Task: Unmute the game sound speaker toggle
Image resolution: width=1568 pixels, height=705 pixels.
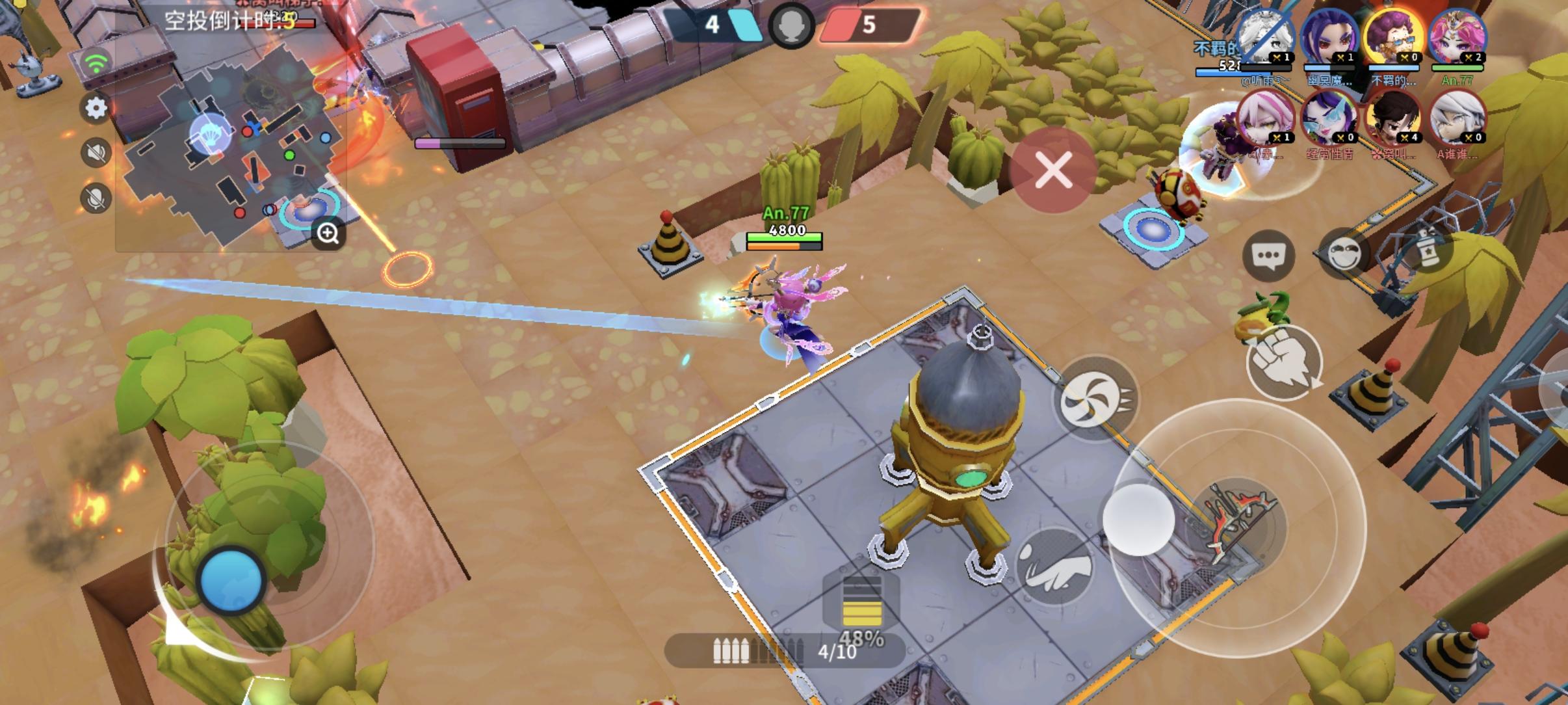Action: 96,152
